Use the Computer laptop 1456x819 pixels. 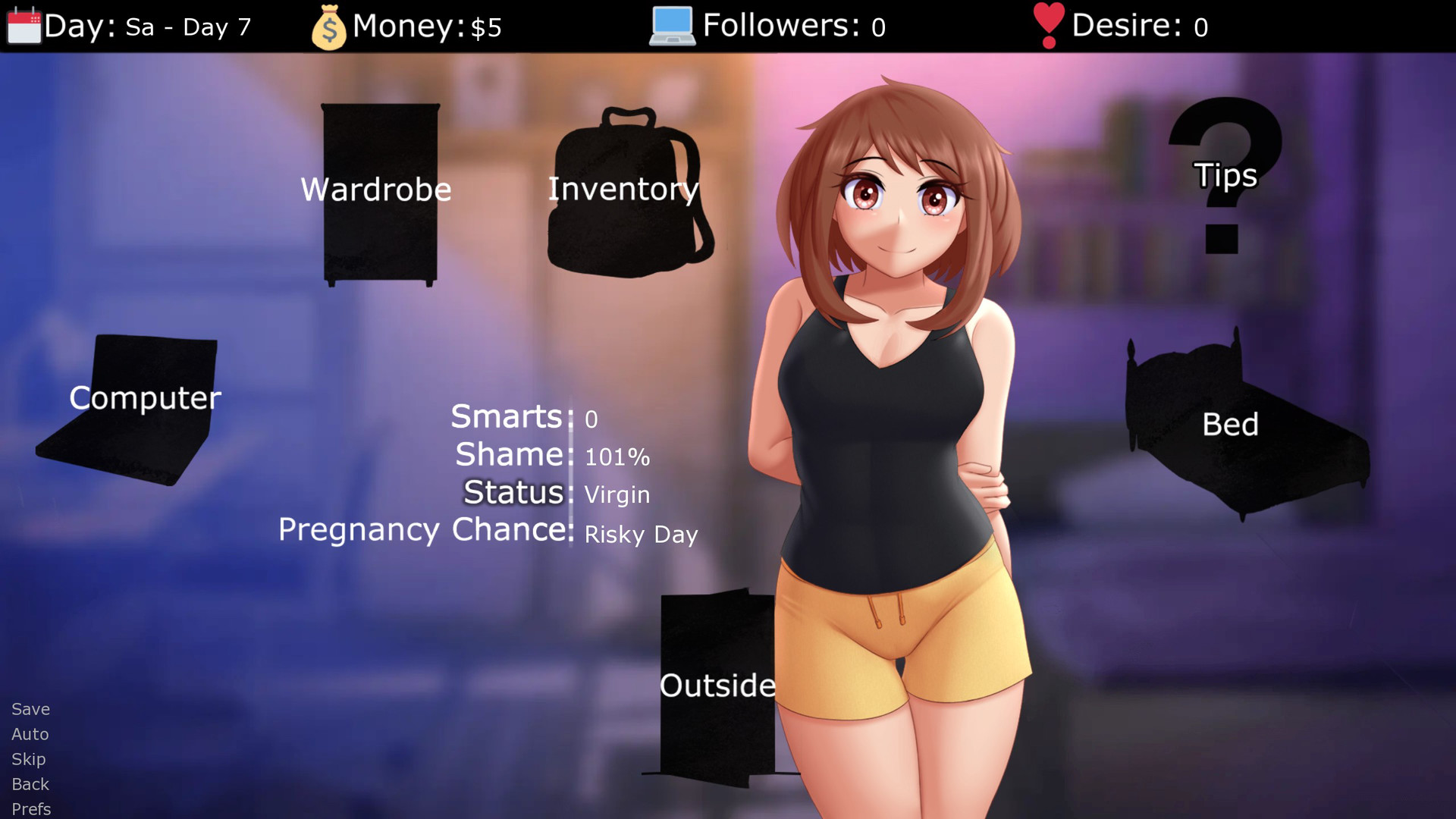tap(144, 398)
